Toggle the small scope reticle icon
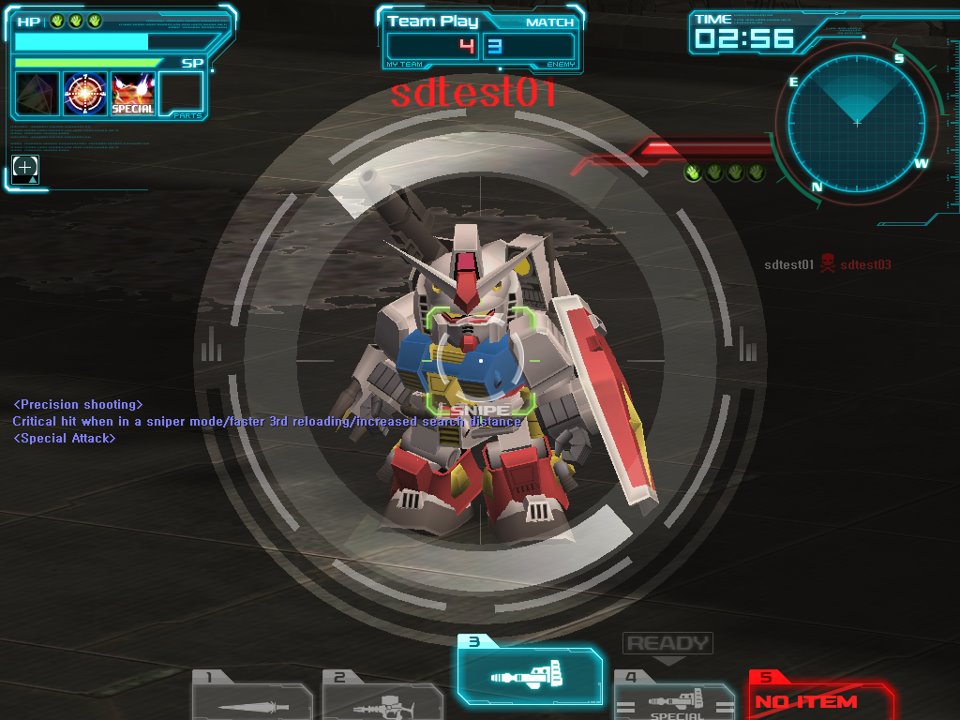This screenshot has width=960, height=720. 26,168
